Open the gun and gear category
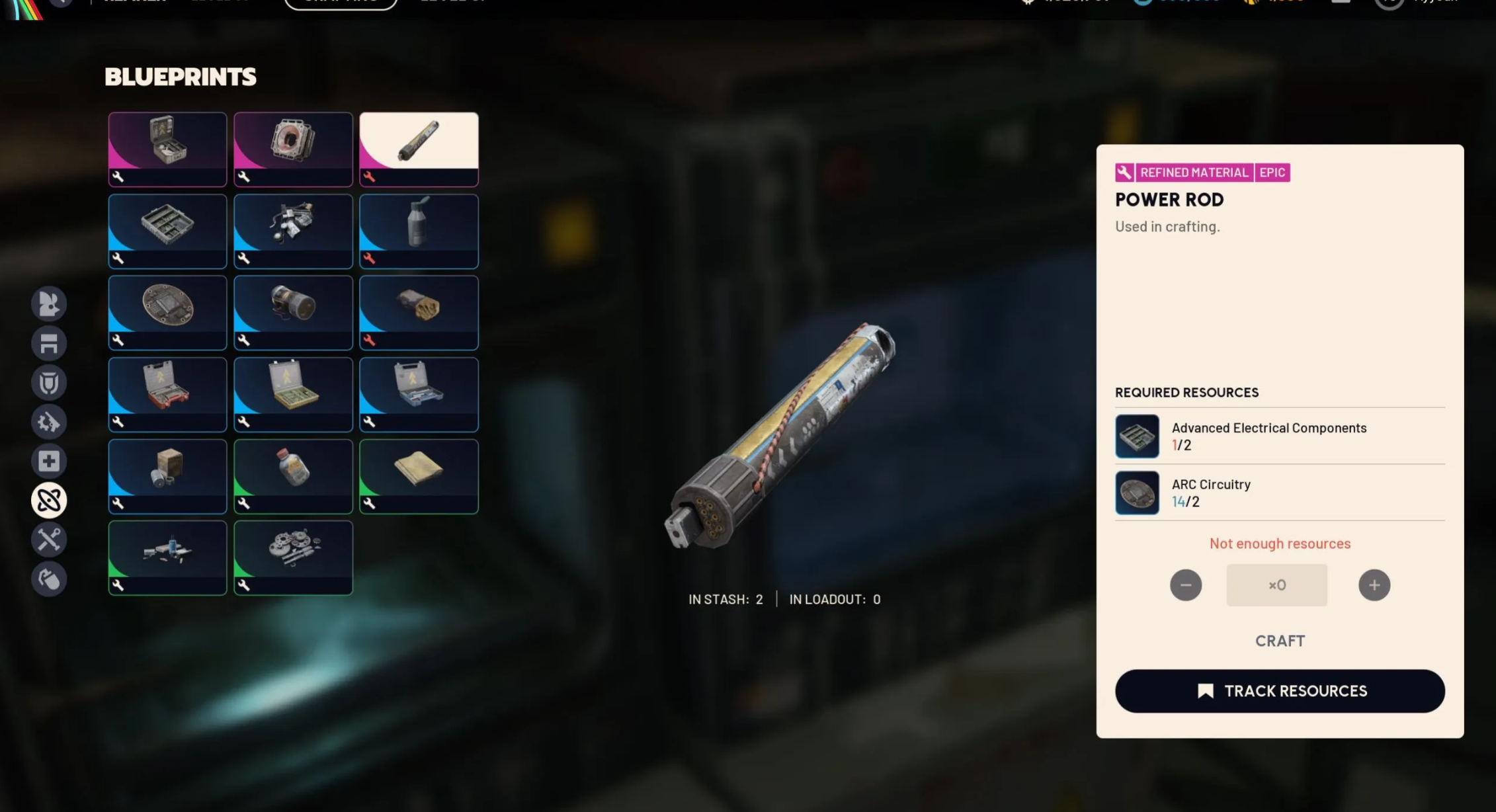Viewport: 1496px width, 812px height. 49,422
